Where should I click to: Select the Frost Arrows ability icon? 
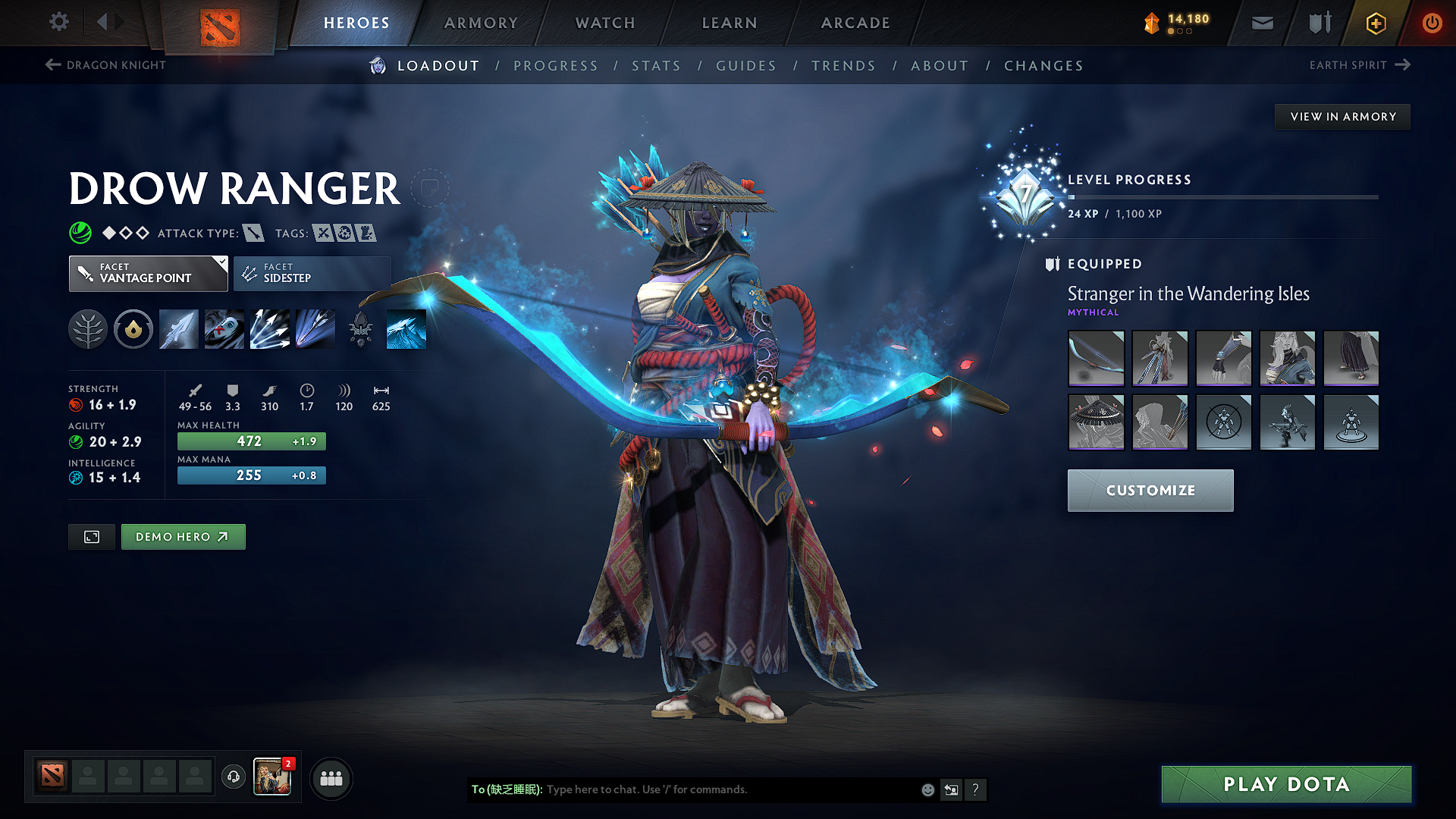[178, 328]
